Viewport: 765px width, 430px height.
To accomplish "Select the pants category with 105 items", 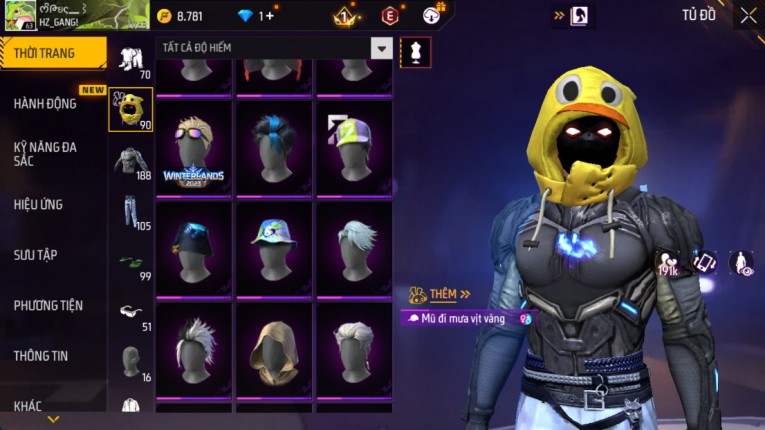I will [130, 211].
